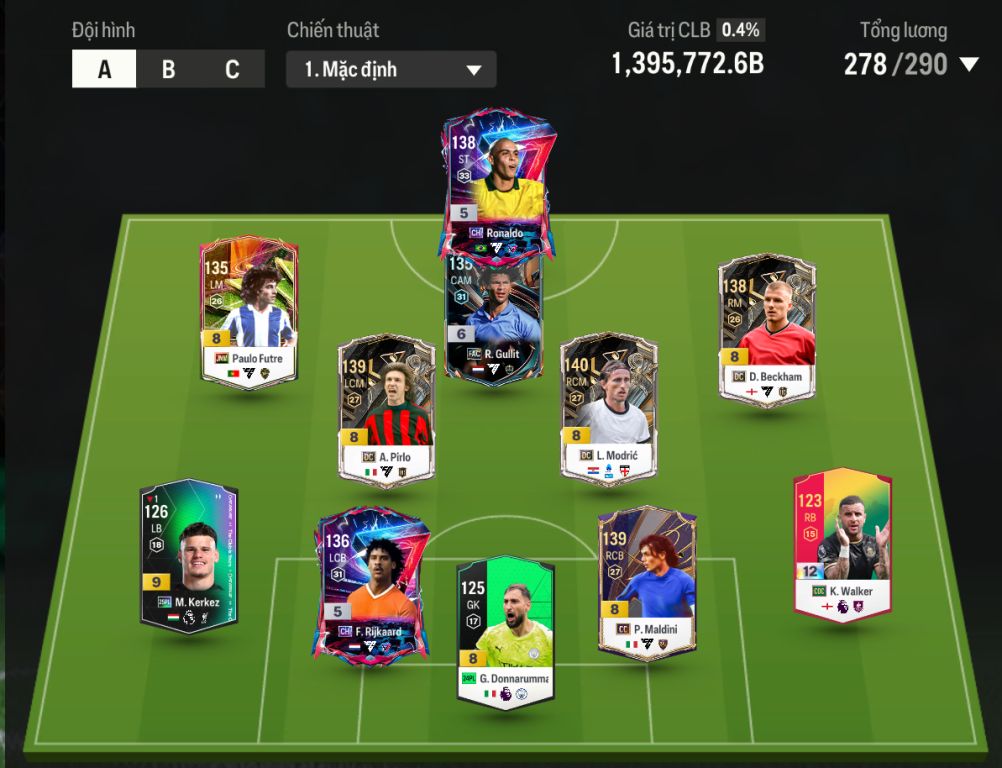Select the M. Kerkez LB card
This screenshot has width=1002, height=768.
coord(189,556)
